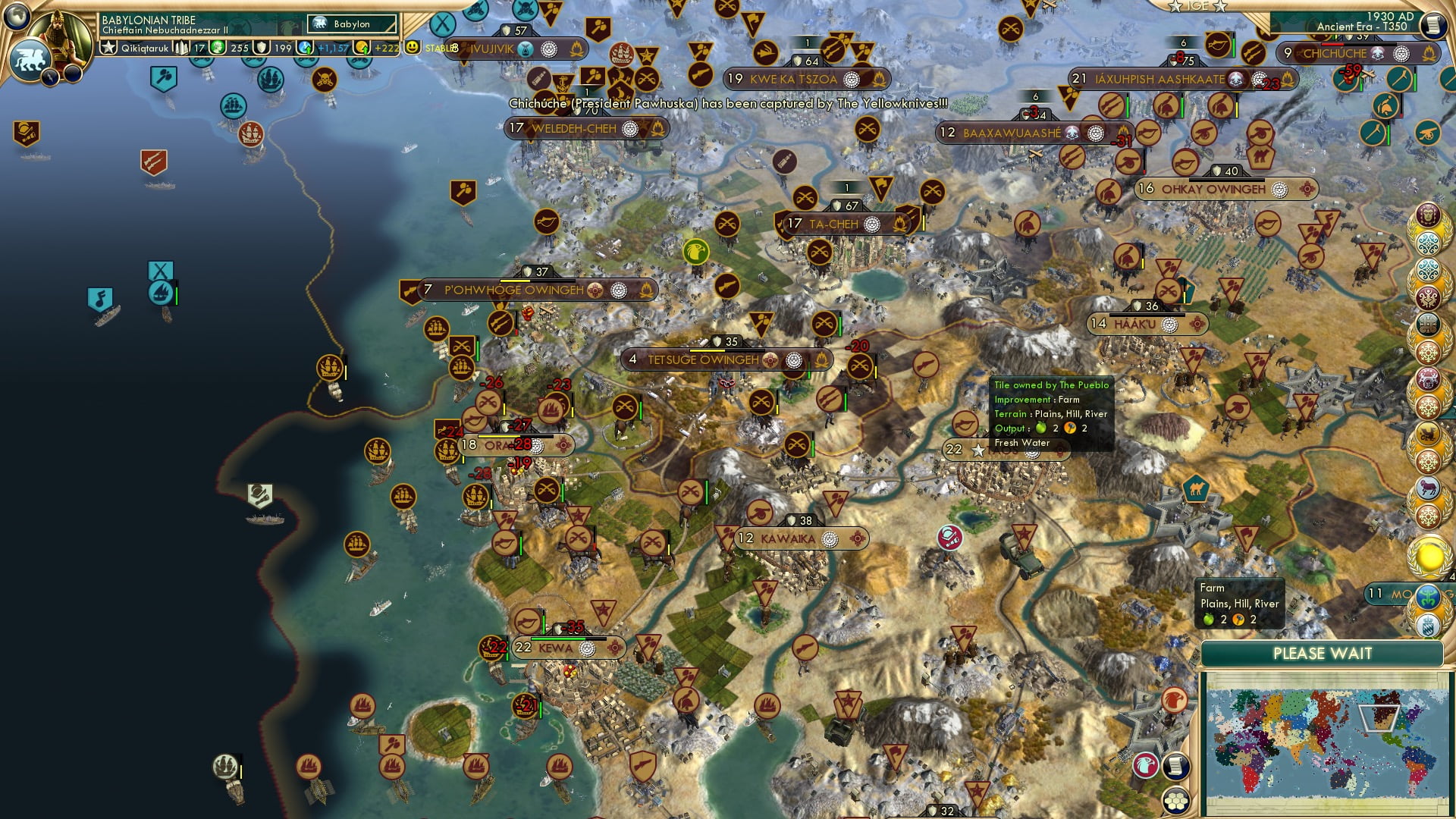Click the gold income icon showing +222
Image resolution: width=1456 pixels, height=819 pixels.
(362, 47)
